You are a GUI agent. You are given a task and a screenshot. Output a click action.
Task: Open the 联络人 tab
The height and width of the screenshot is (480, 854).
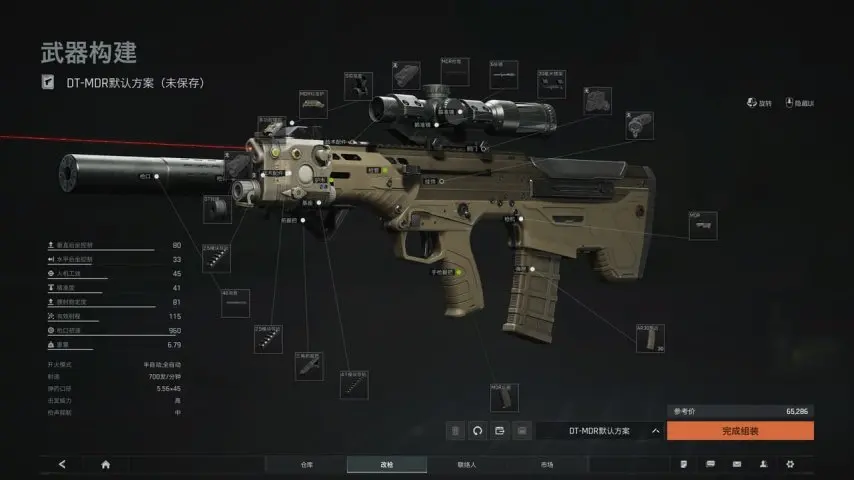coord(466,465)
